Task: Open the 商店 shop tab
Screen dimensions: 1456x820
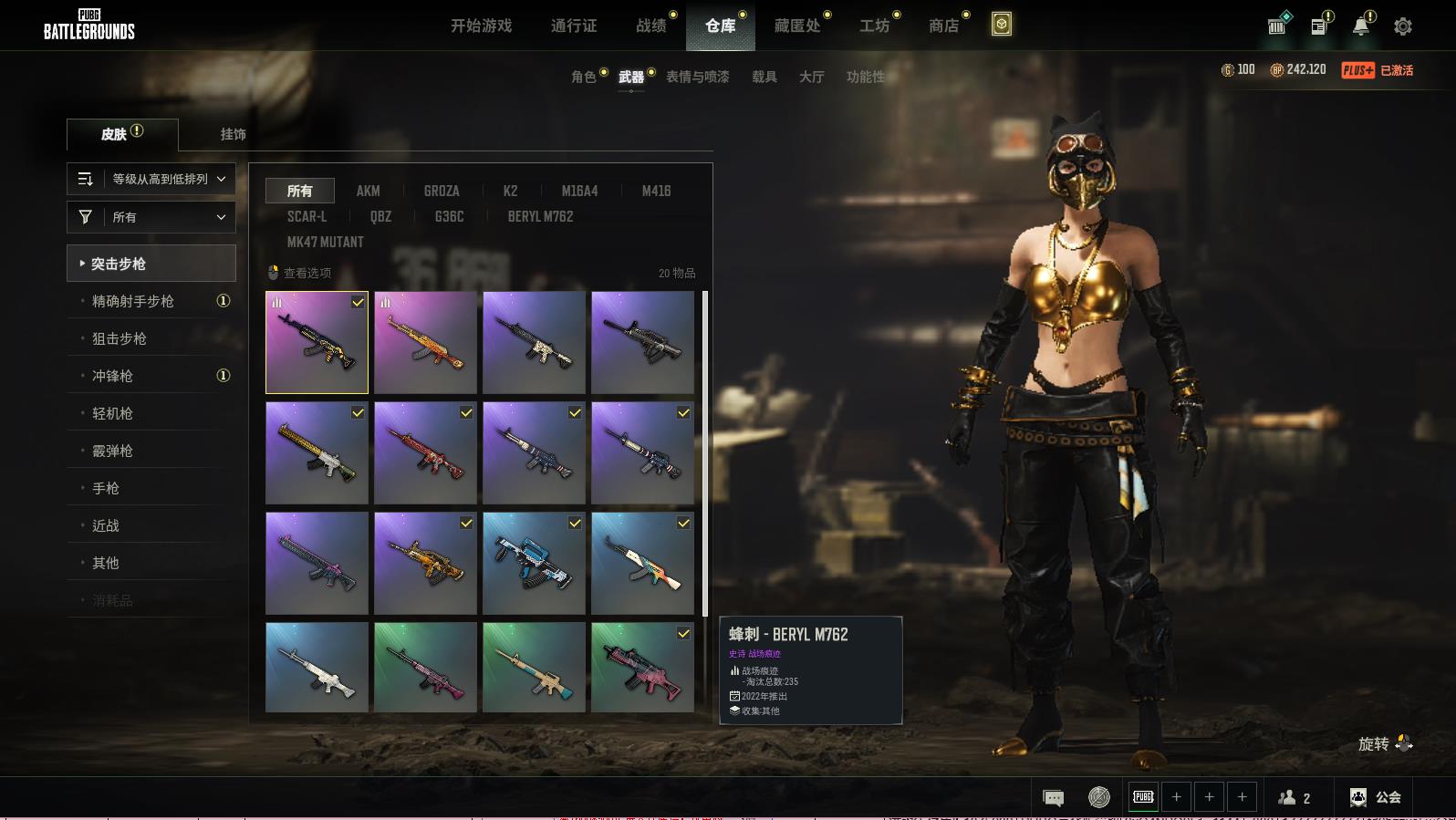Action: click(x=944, y=26)
